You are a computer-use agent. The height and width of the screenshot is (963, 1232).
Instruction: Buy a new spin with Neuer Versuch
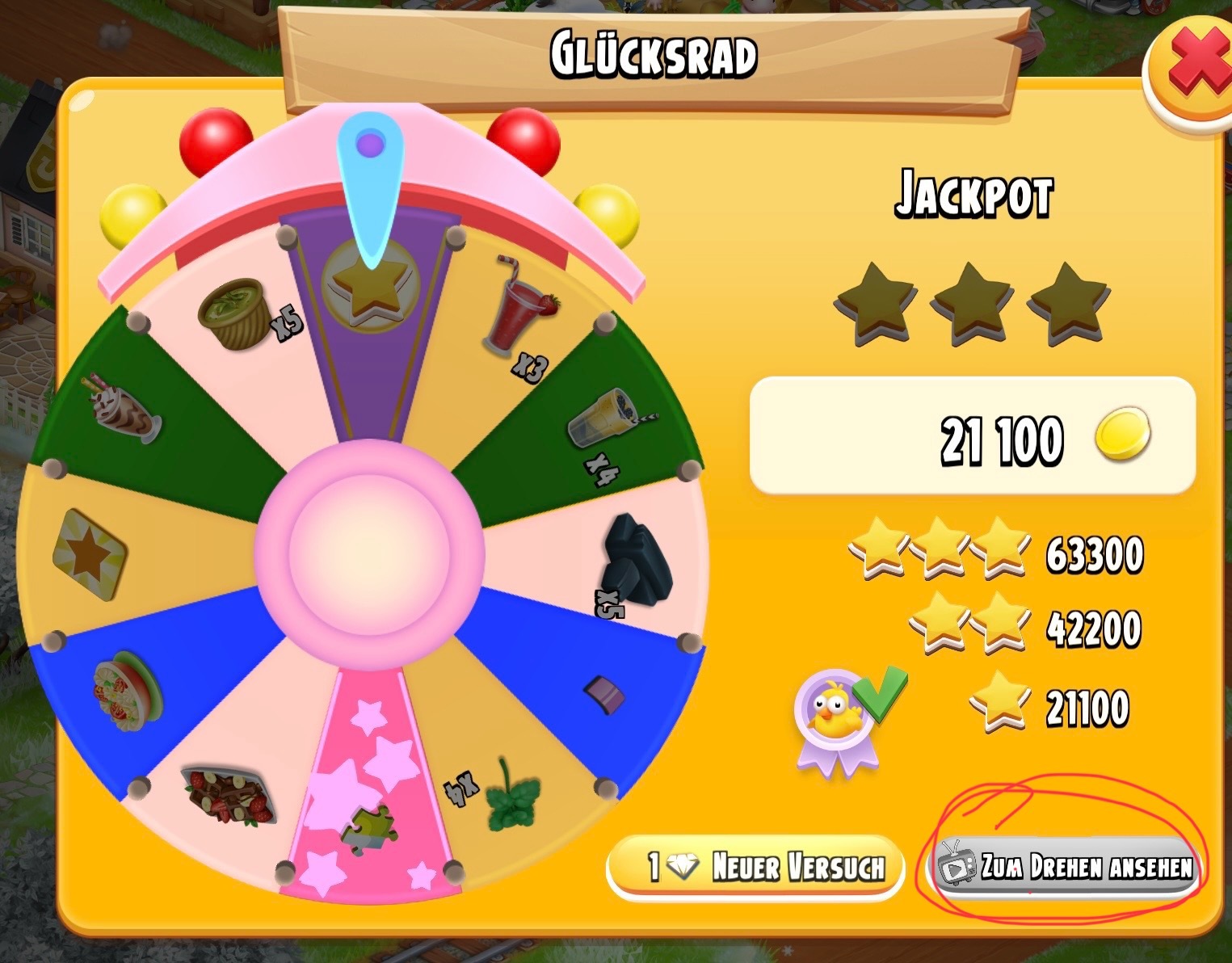point(754,867)
